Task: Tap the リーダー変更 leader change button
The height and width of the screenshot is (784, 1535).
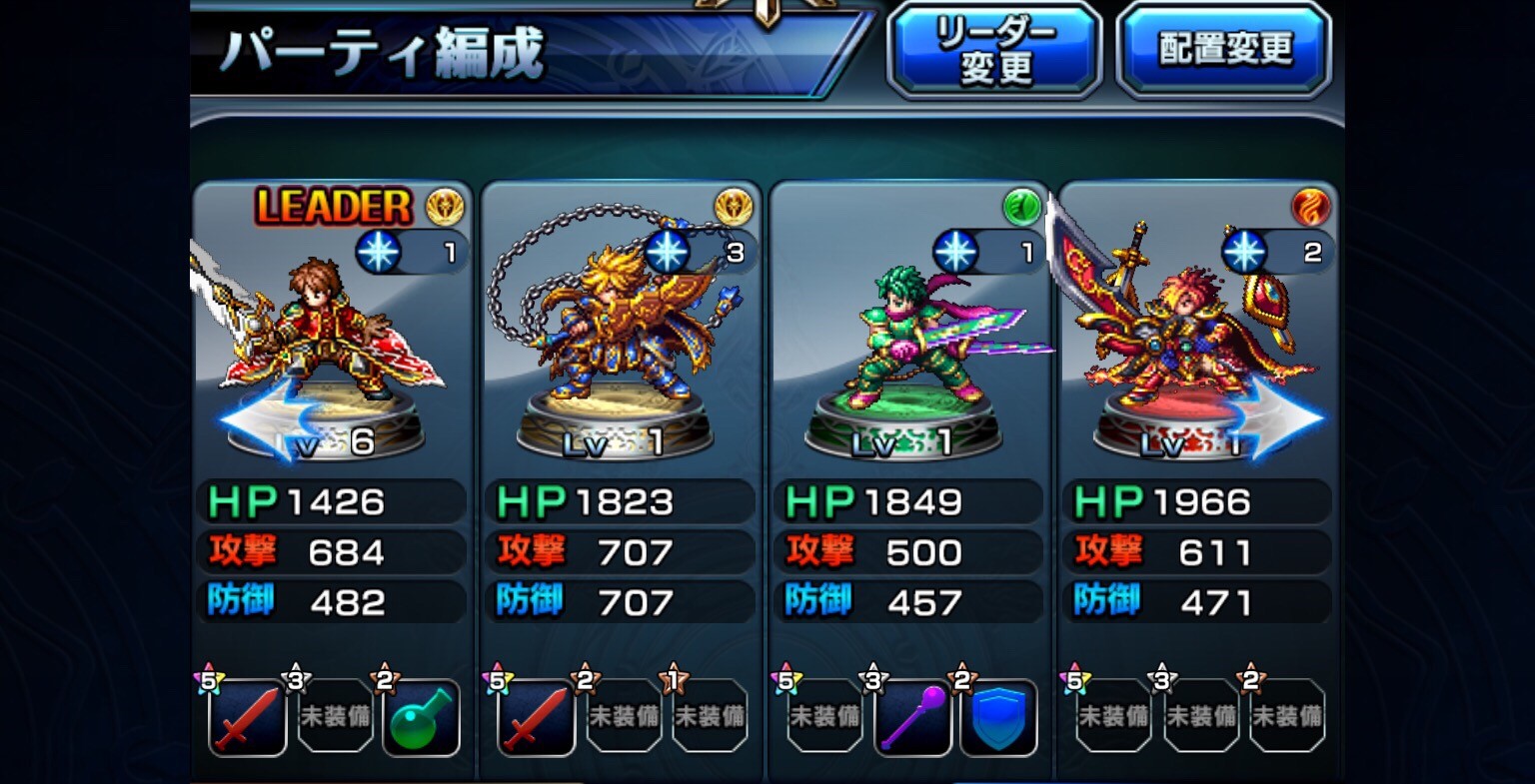Action: 994,50
